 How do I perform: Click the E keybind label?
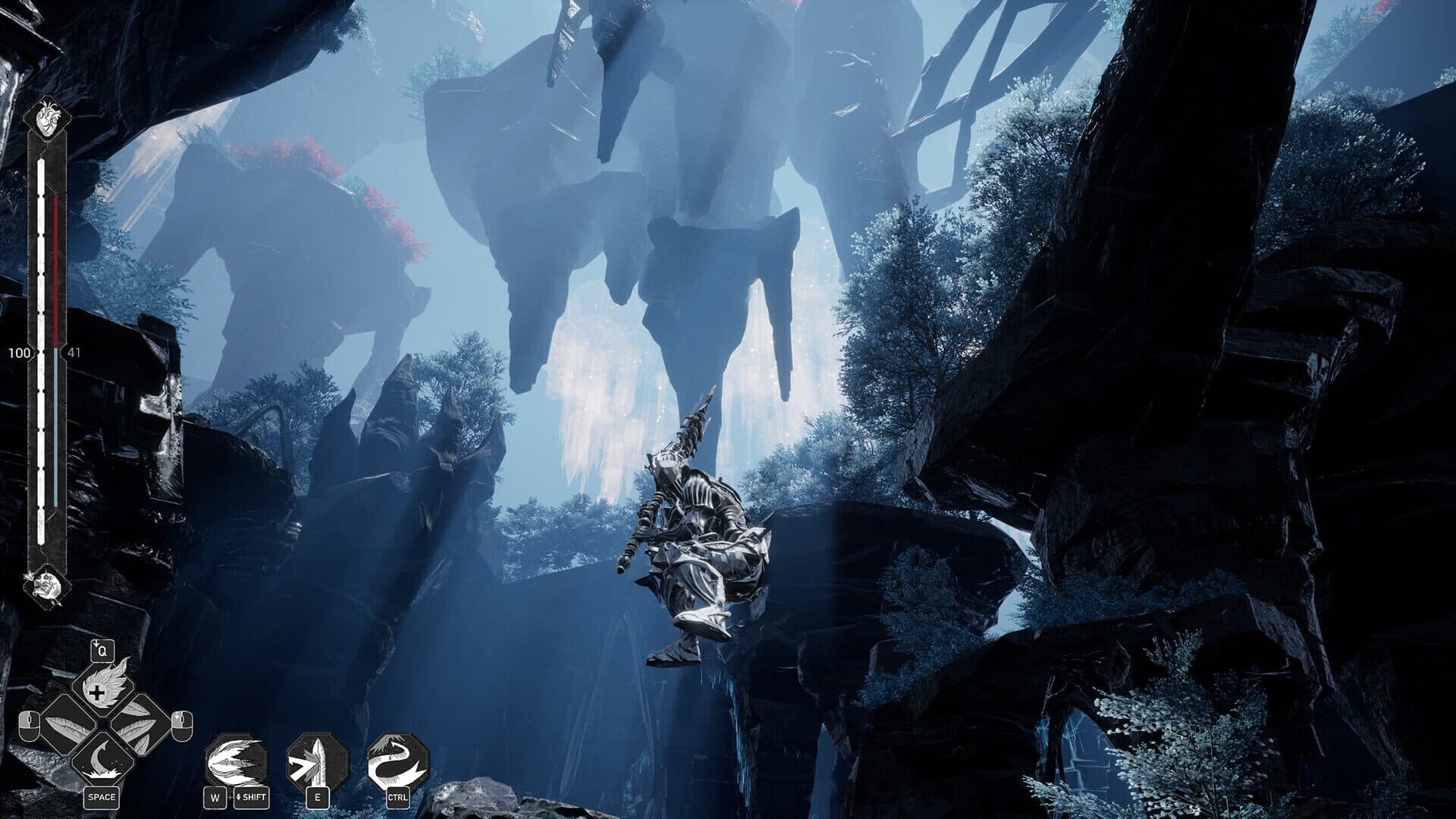click(318, 796)
